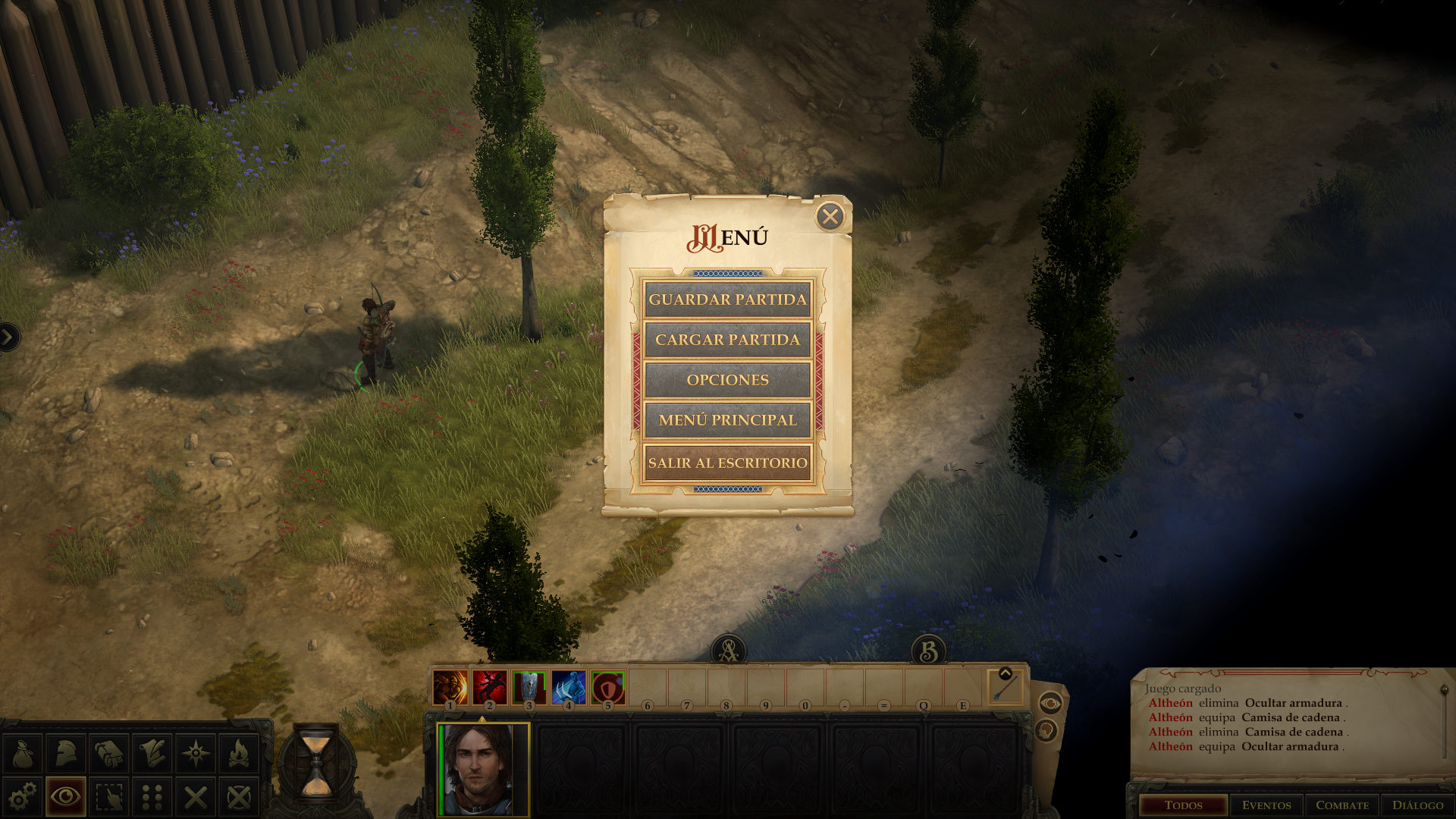Open the inventory bag icon
This screenshot has height=819, width=1456.
tap(23, 754)
